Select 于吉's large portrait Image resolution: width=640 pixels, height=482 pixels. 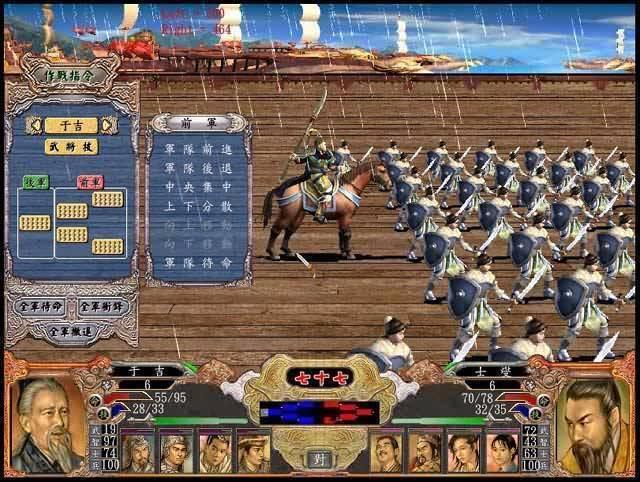46,425
